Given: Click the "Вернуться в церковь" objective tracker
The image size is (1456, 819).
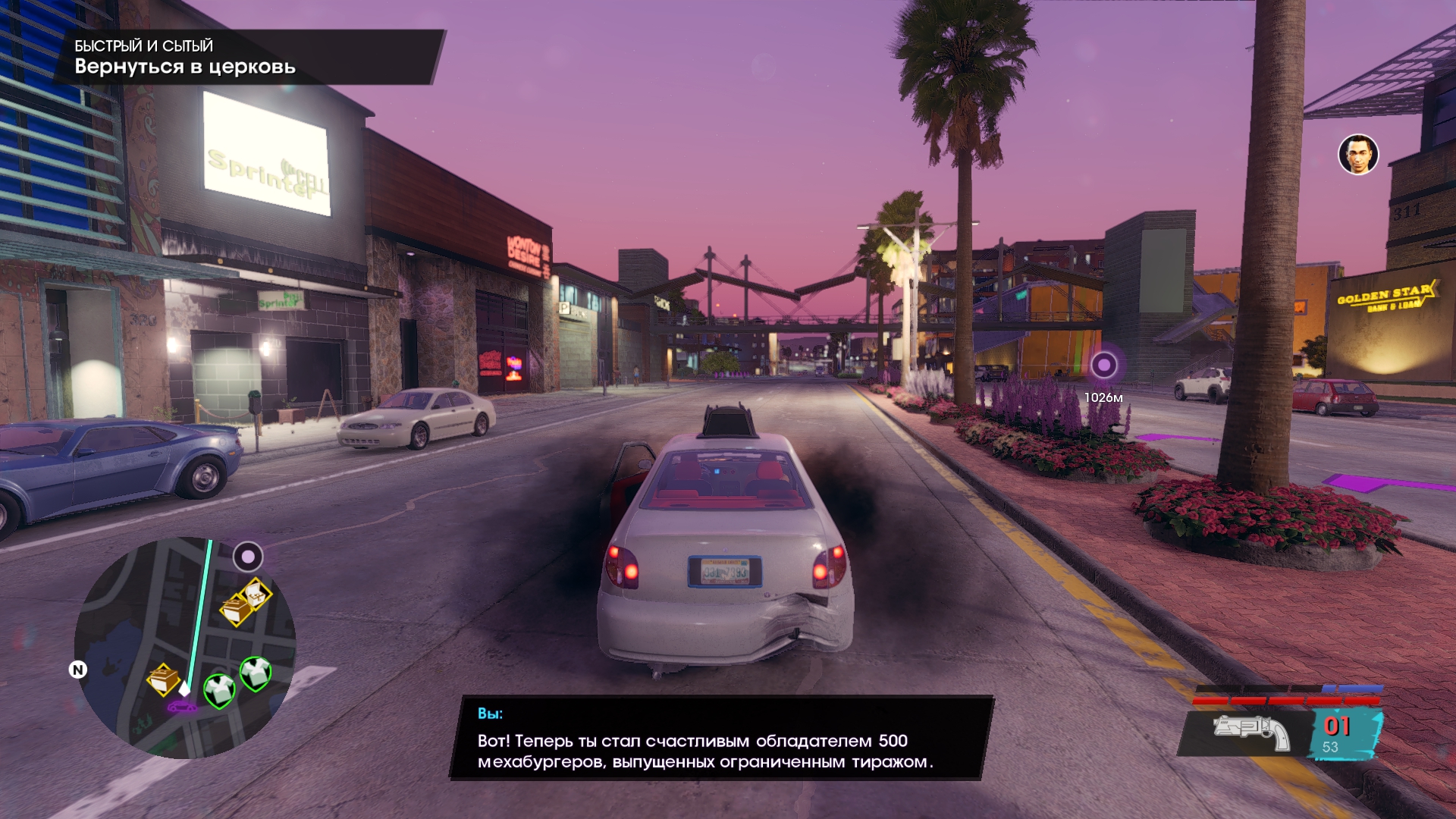Looking at the screenshot, I should click(x=184, y=67).
